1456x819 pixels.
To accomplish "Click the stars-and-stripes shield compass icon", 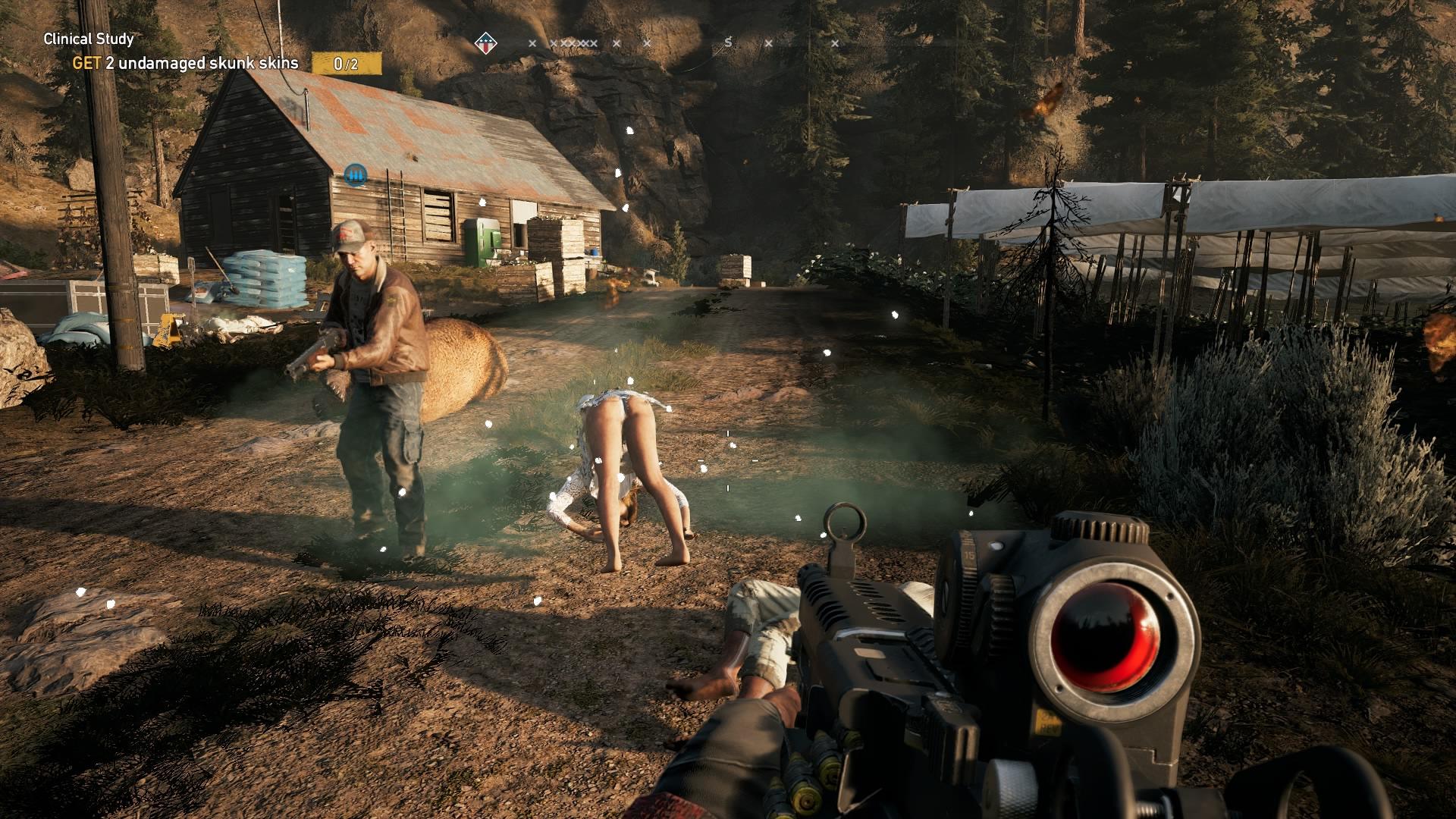I will pos(485,43).
